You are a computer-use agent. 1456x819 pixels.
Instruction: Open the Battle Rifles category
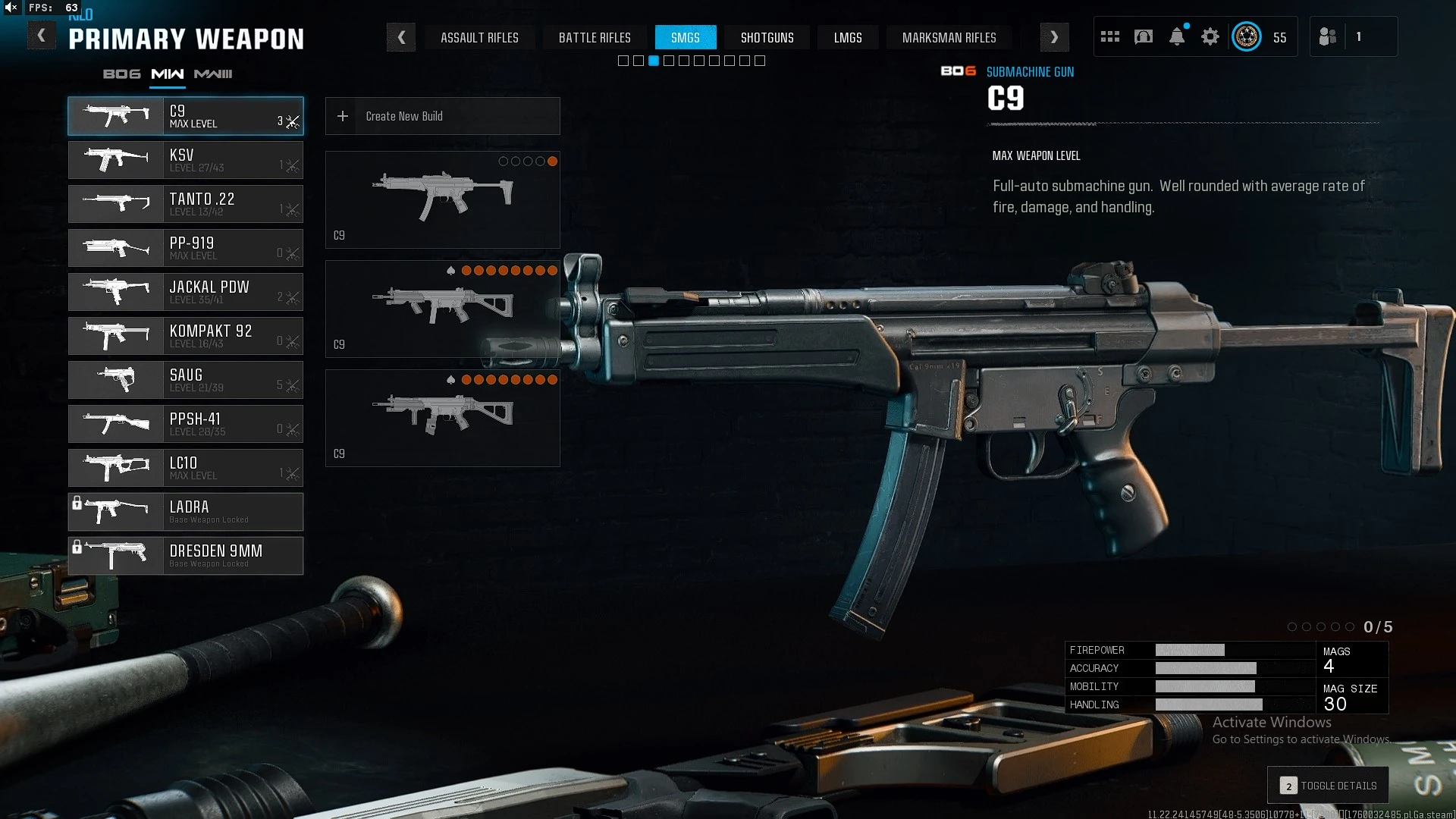[x=595, y=37]
